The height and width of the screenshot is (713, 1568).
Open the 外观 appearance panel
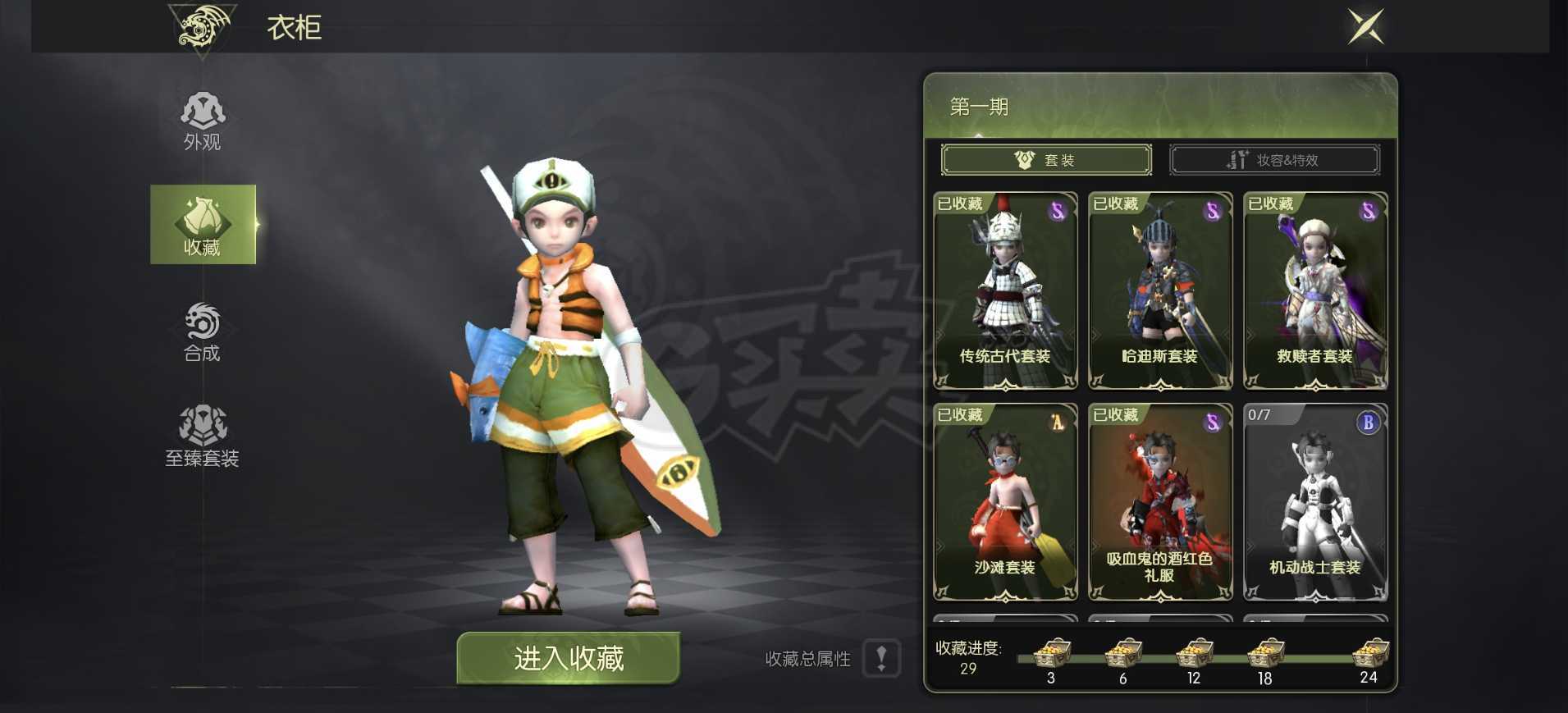click(203, 119)
